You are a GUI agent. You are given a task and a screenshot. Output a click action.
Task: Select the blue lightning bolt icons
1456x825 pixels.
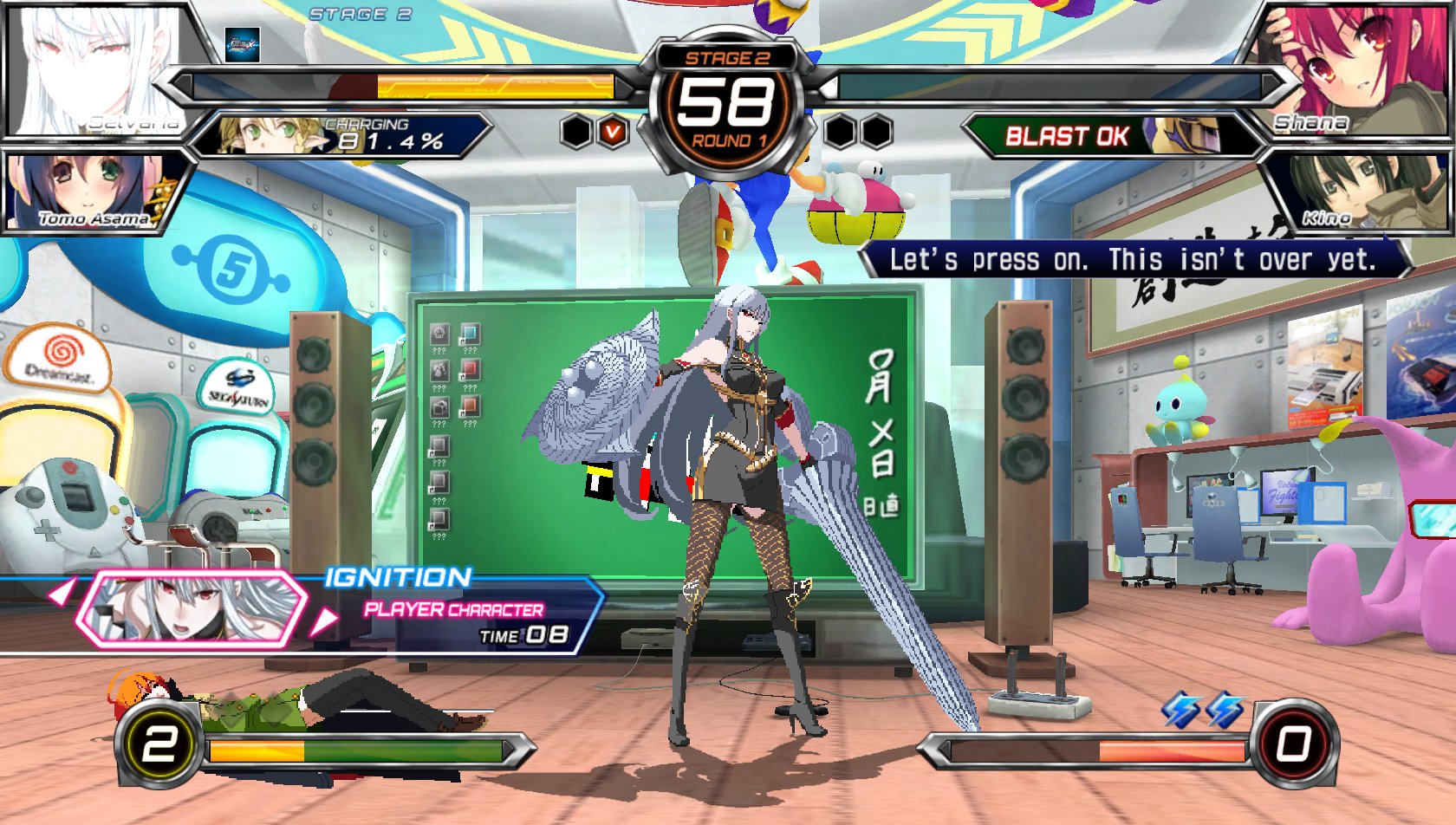click(1203, 709)
